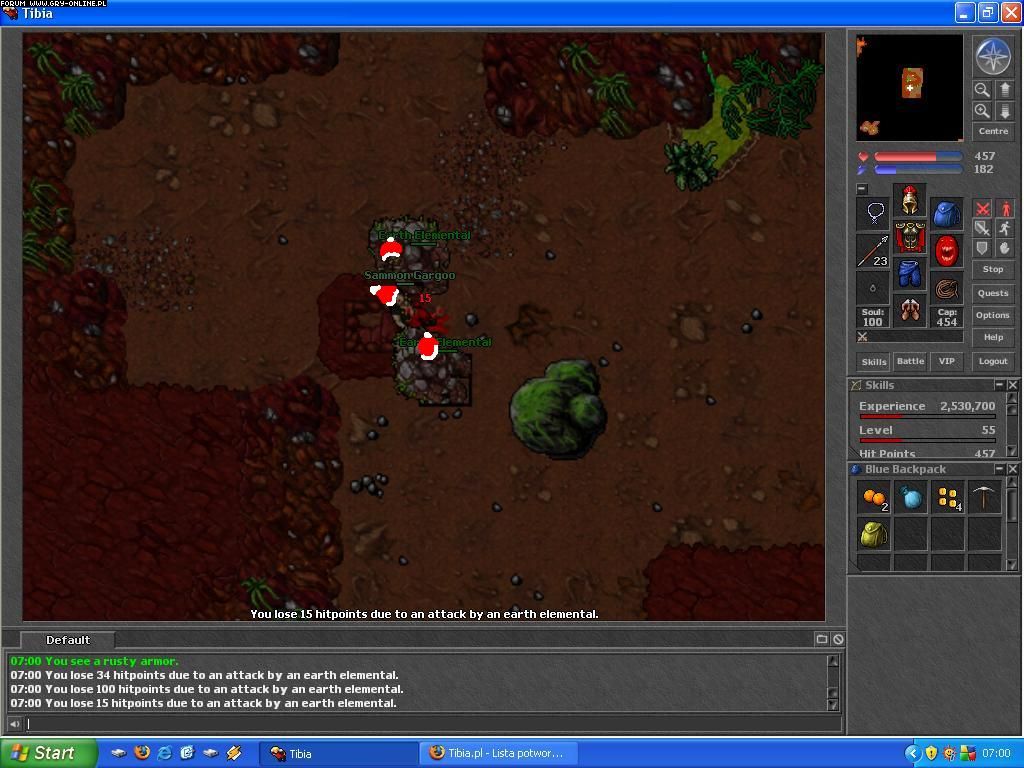Viewport: 1024px width, 768px height.
Task: Open the Tibia.pl taskbar window
Action: (x=497, y=753)
